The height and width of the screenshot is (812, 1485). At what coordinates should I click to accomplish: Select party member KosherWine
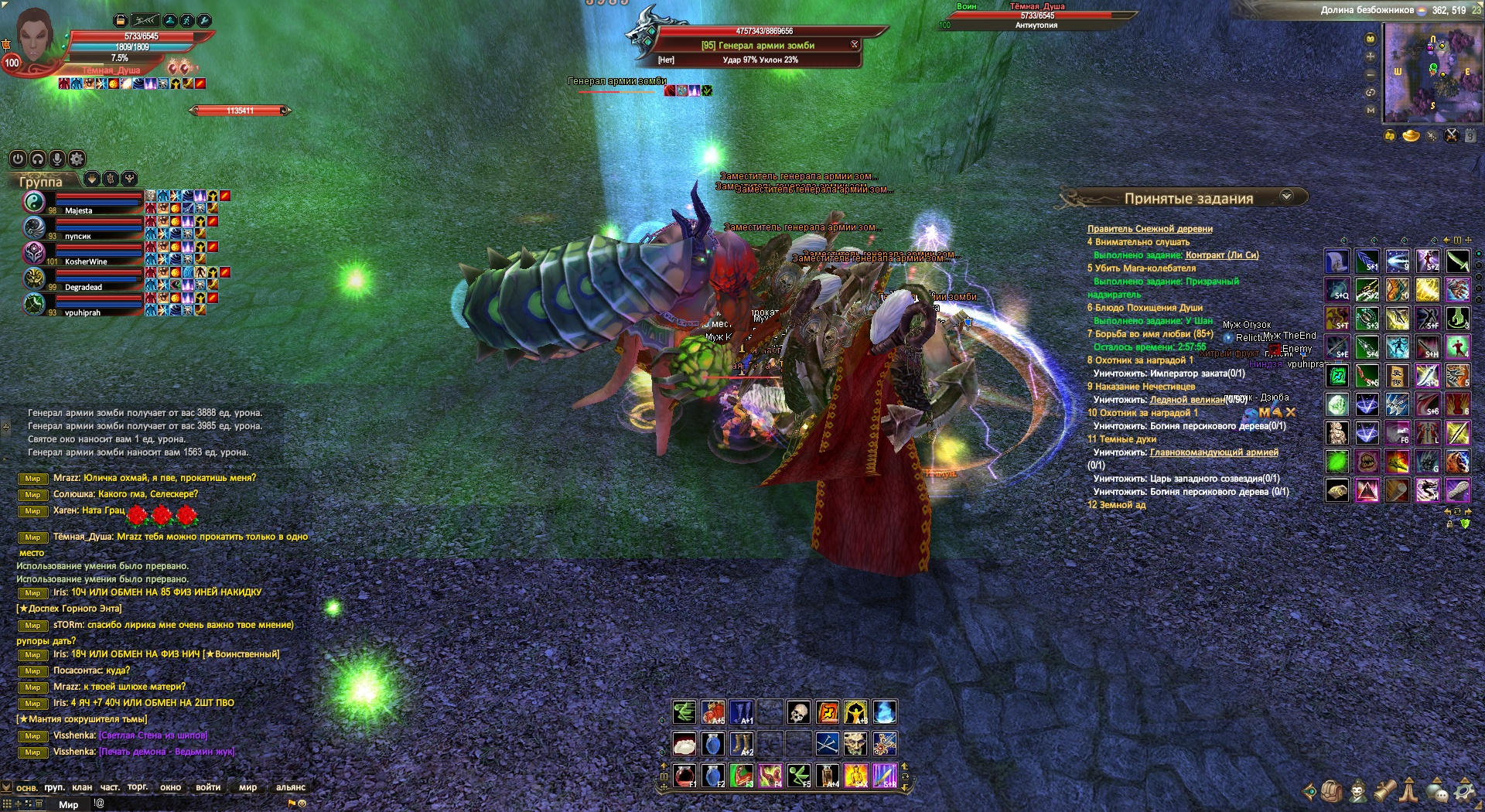86,261
